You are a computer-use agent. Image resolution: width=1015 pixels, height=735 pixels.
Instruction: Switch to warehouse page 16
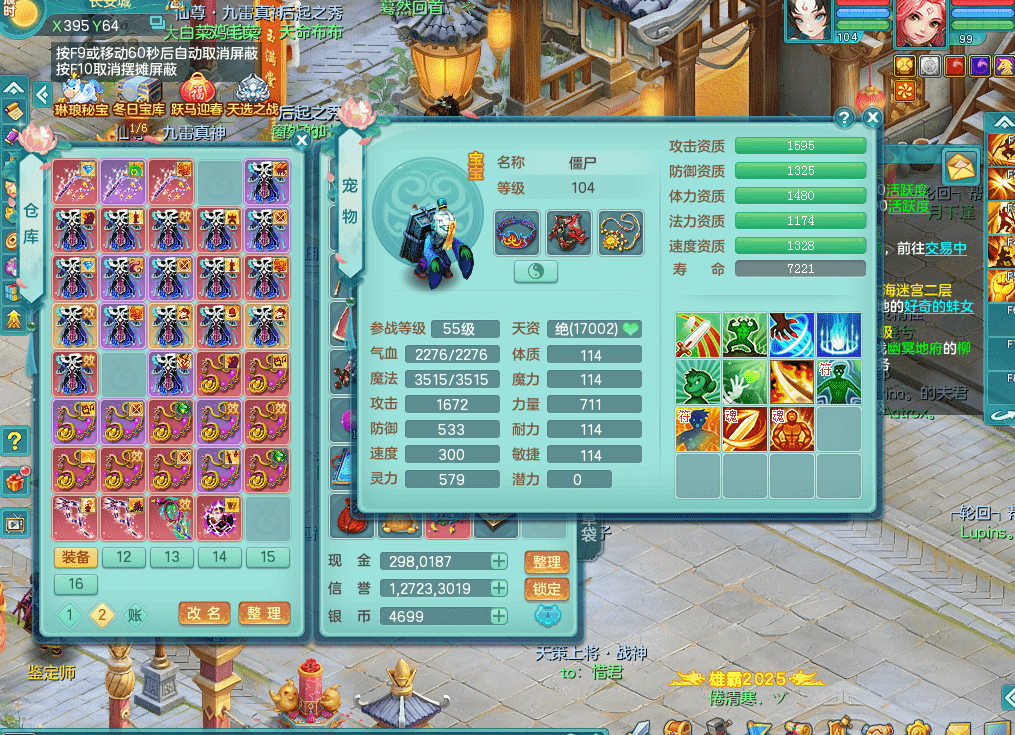pyautogui.click(x=76, y=584)
